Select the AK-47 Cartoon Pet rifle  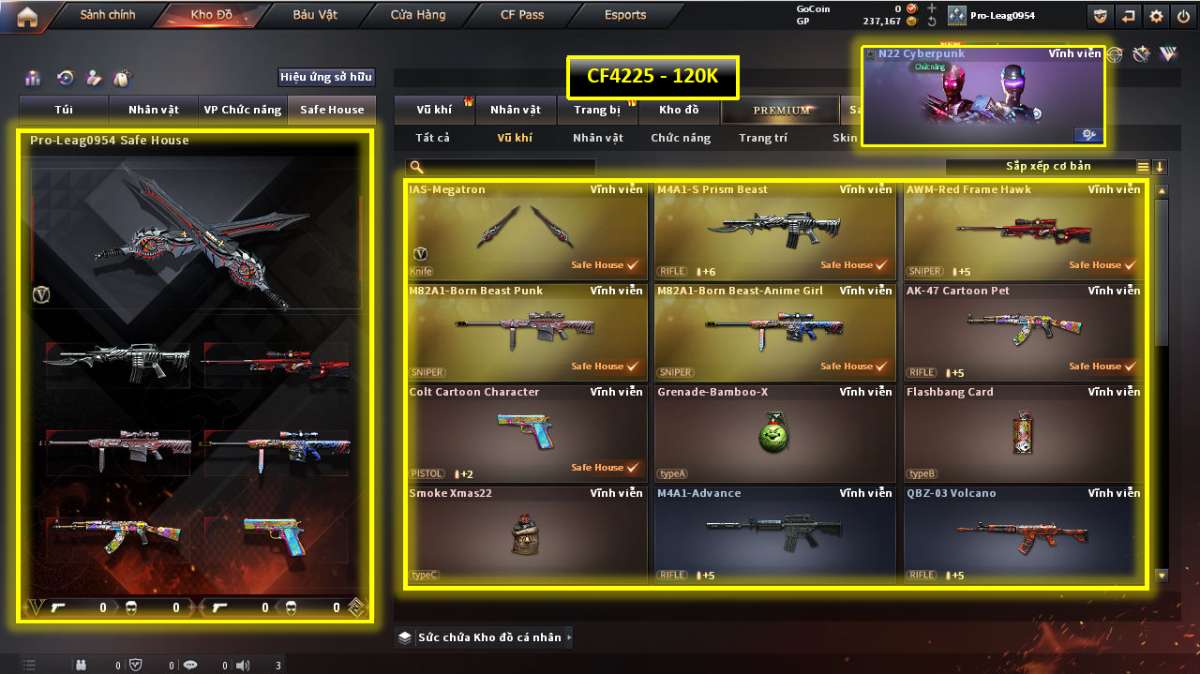pos(1023,331)
